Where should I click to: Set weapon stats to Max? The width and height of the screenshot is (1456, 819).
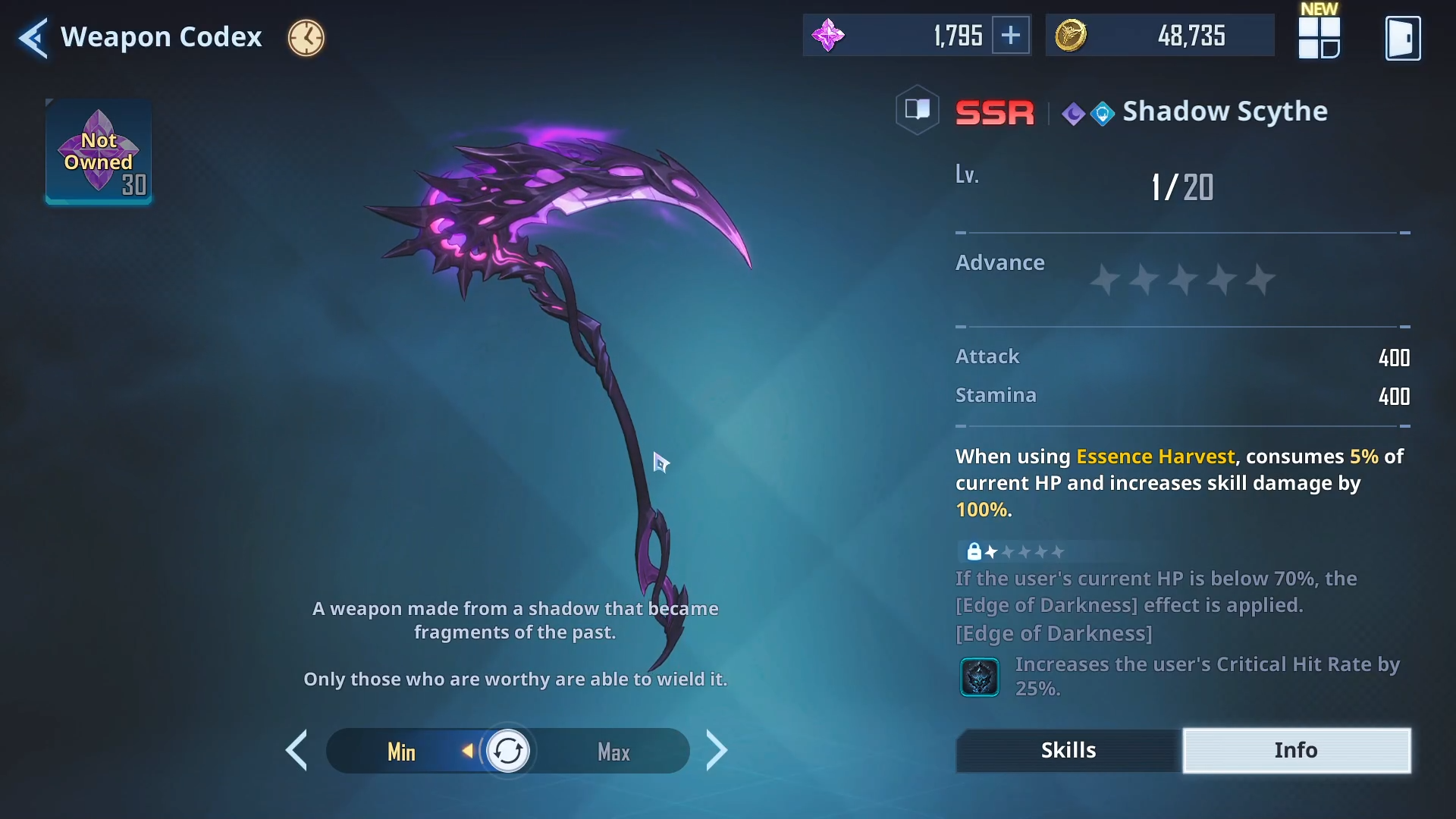coord(613,752)
